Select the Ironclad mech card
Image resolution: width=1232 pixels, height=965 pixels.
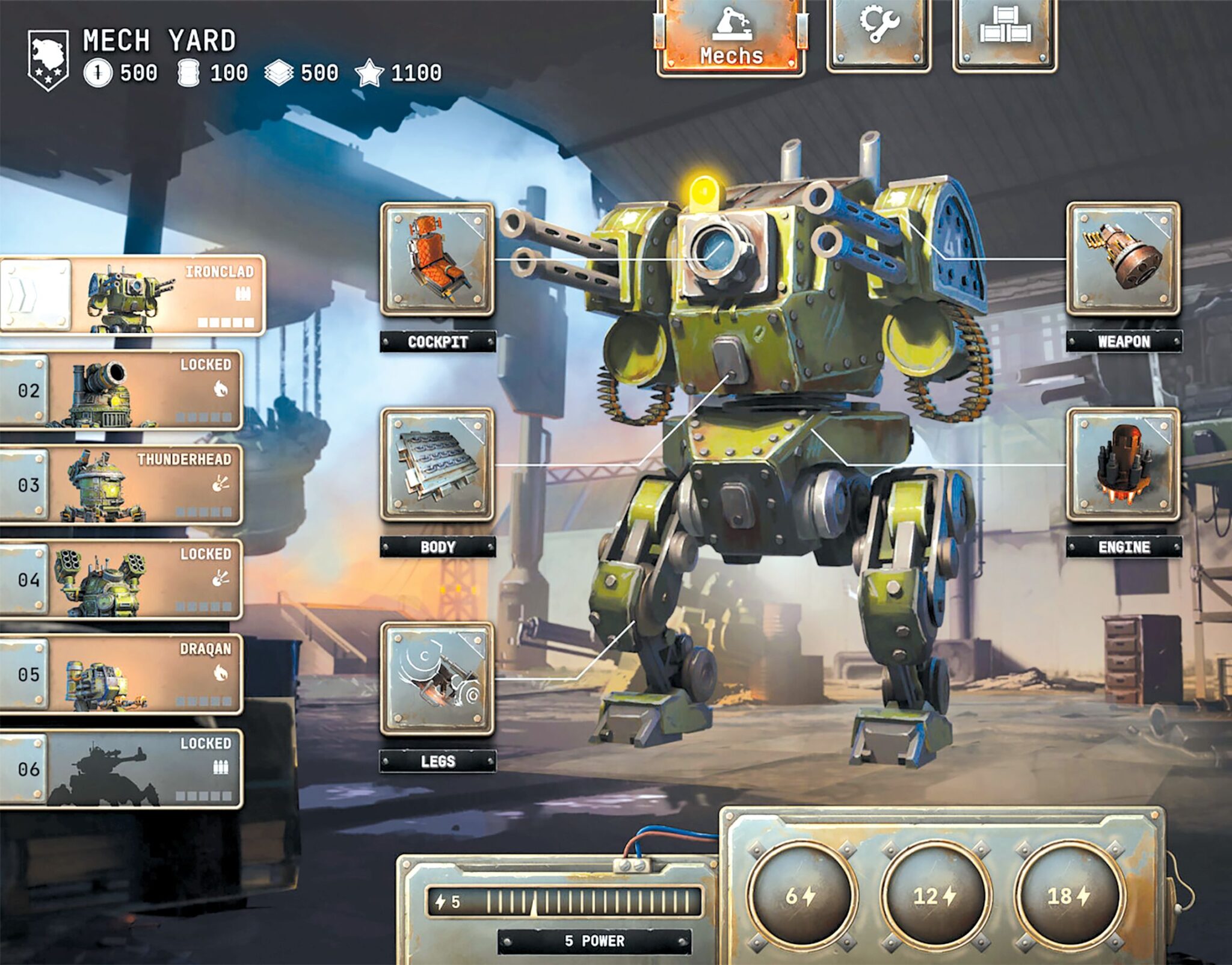click(x=132, y=295)
